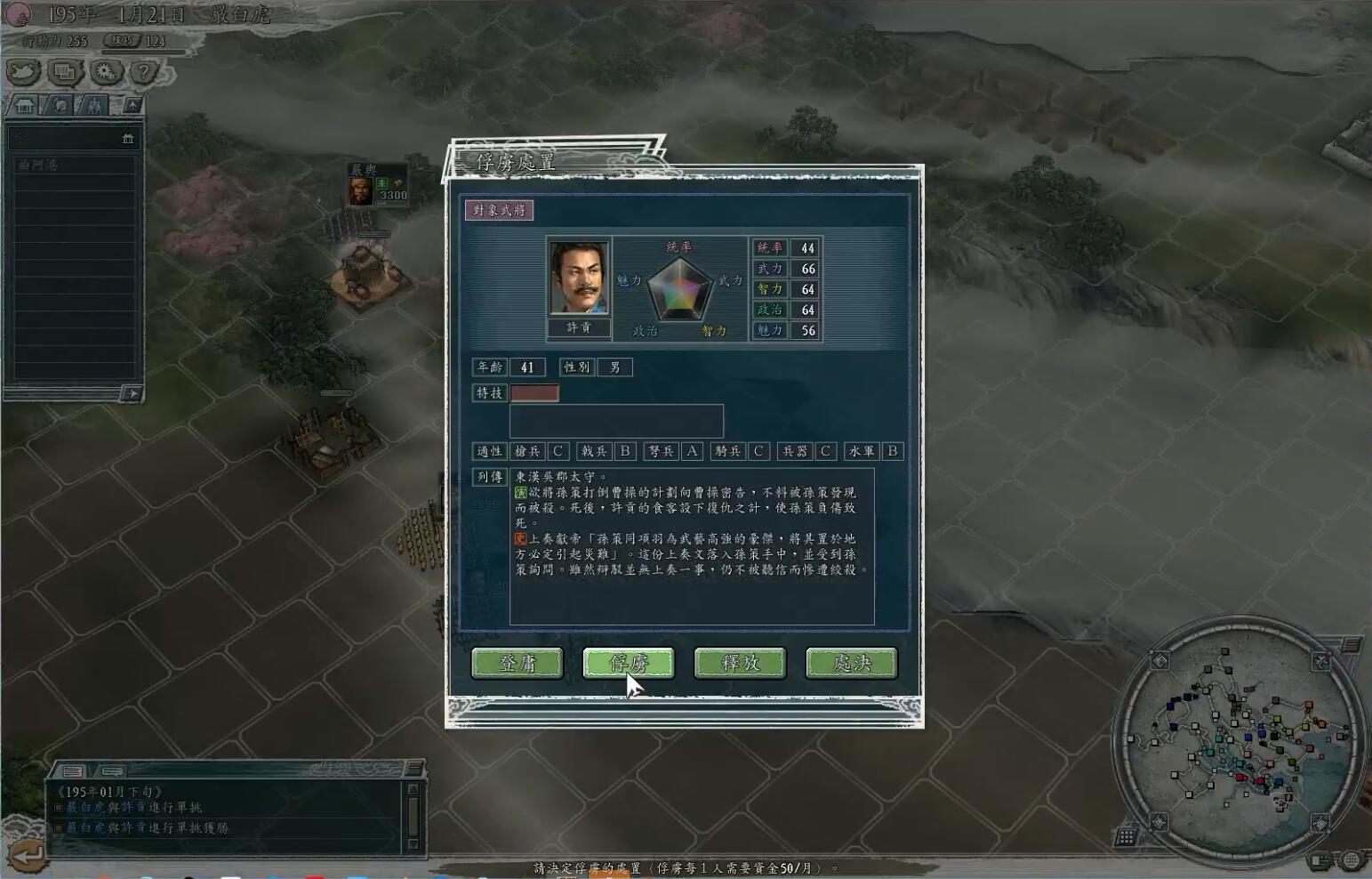Select the speech bubble icon on the message panel
The height and width of the screenshot is (879, 1372).
[111, 770]
